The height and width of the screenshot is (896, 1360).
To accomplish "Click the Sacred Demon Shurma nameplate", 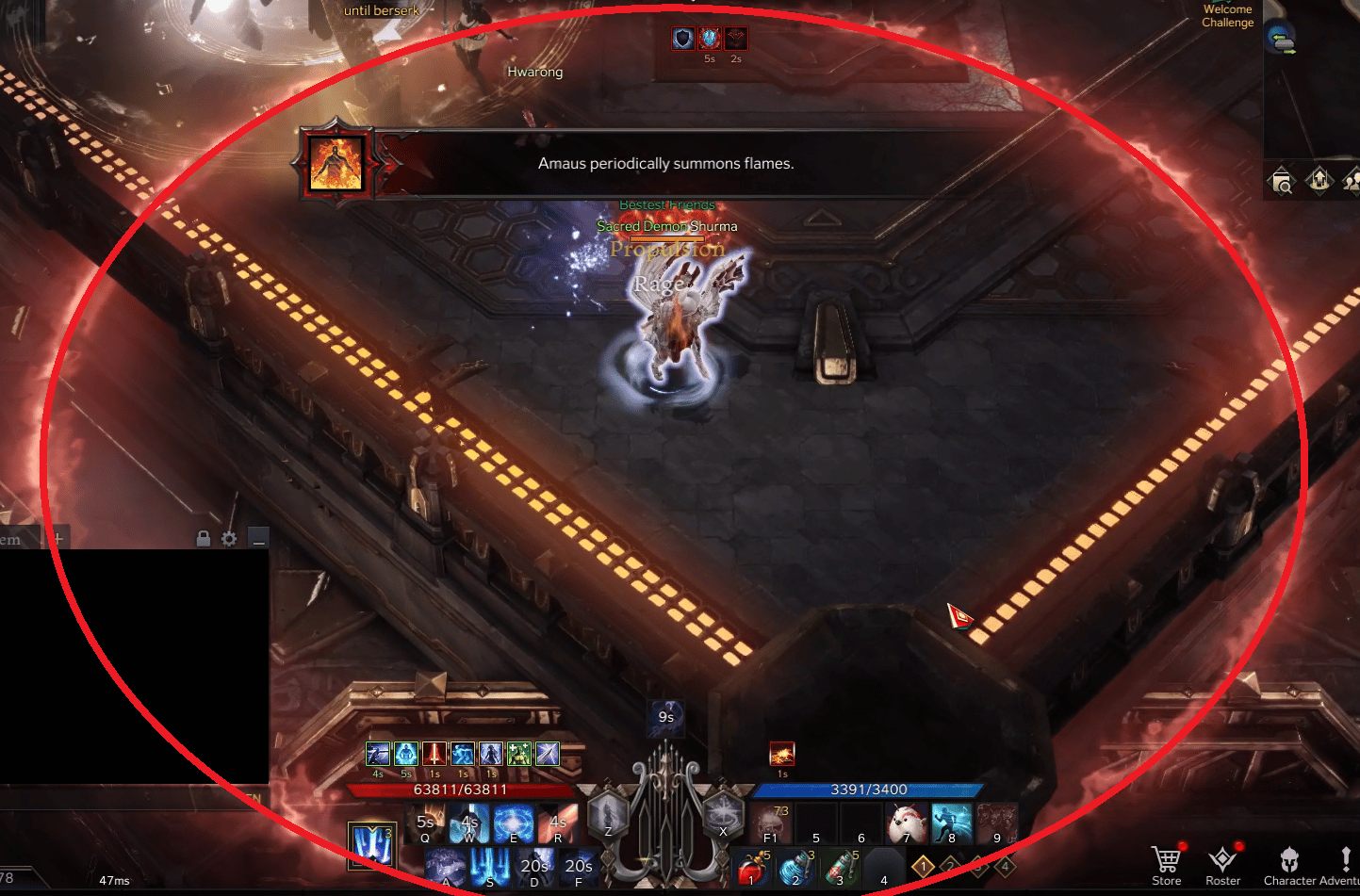I will coord(666,226).
